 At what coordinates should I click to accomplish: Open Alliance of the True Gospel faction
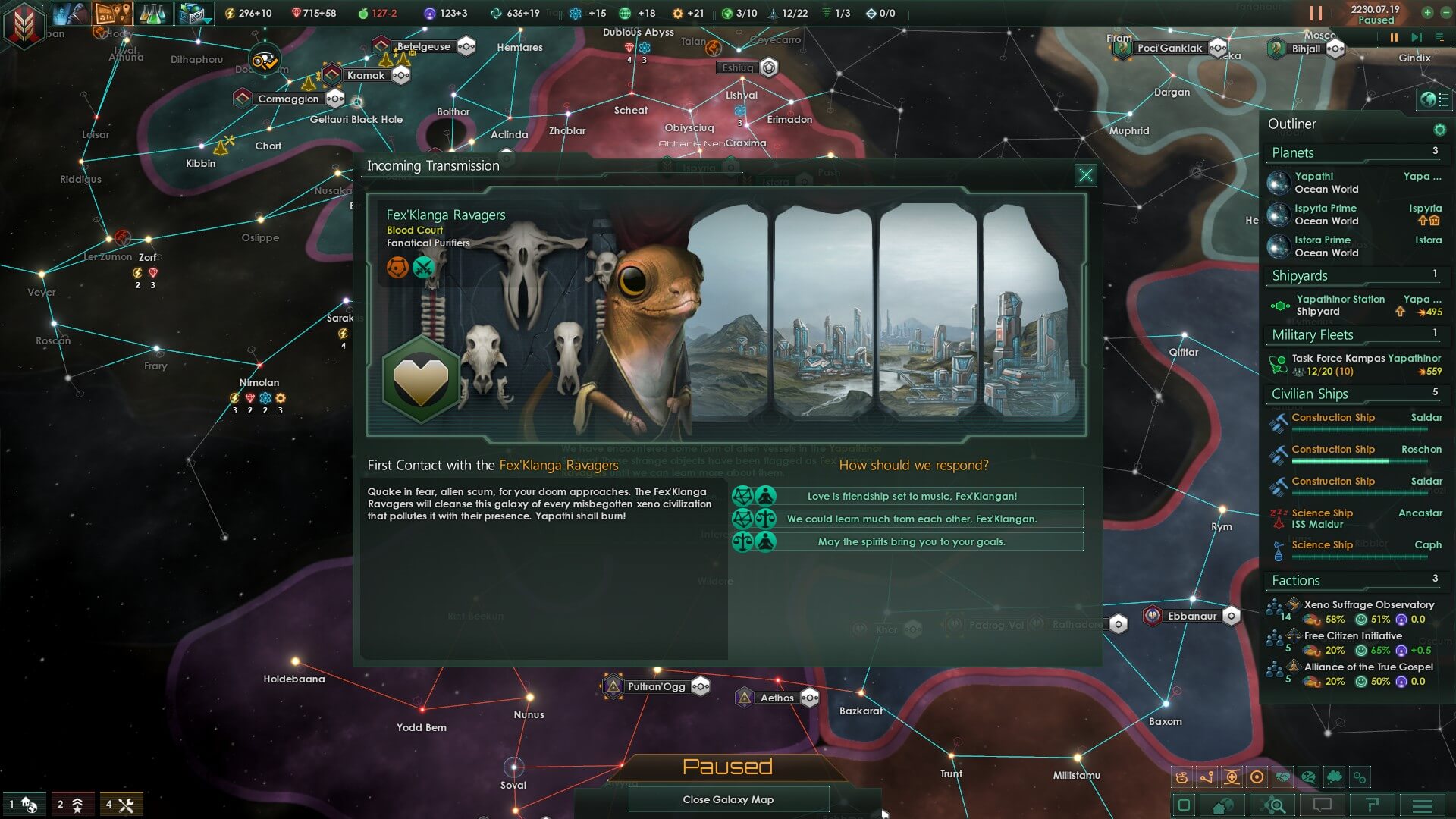[x=1368, y=667]
